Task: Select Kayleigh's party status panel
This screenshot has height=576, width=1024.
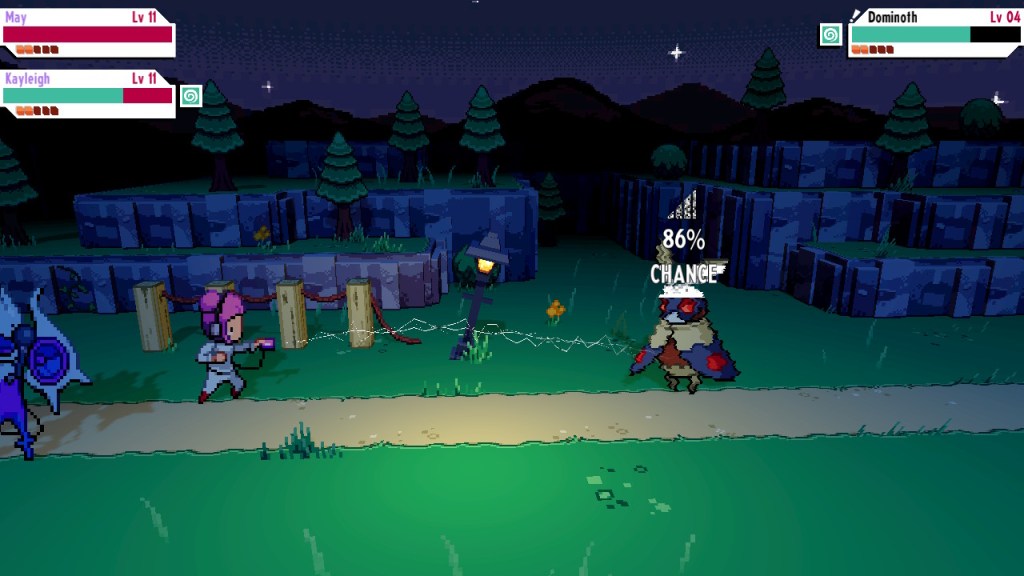Action: click(88, 94)
